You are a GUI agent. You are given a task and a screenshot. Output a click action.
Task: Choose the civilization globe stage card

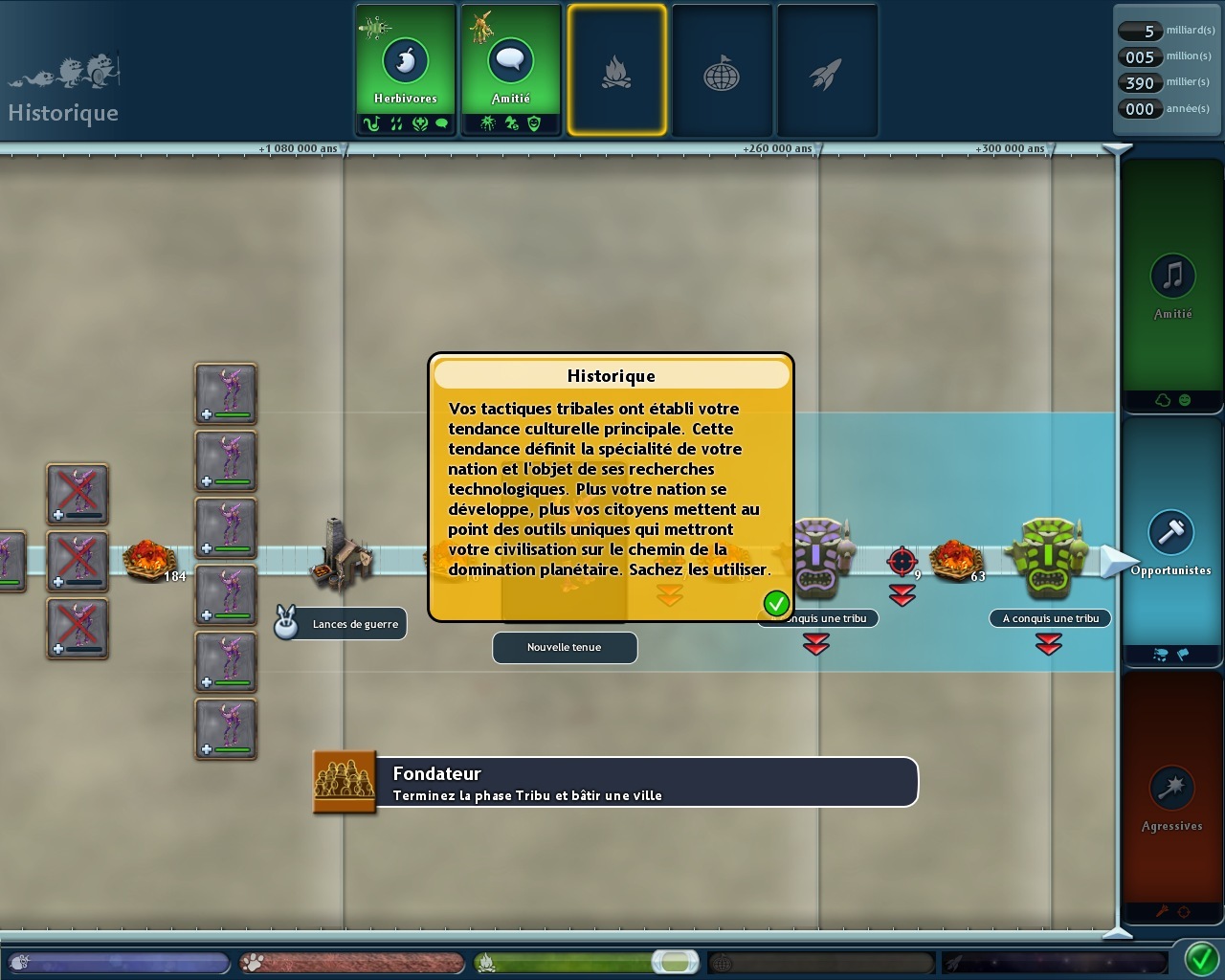(722, 70)
